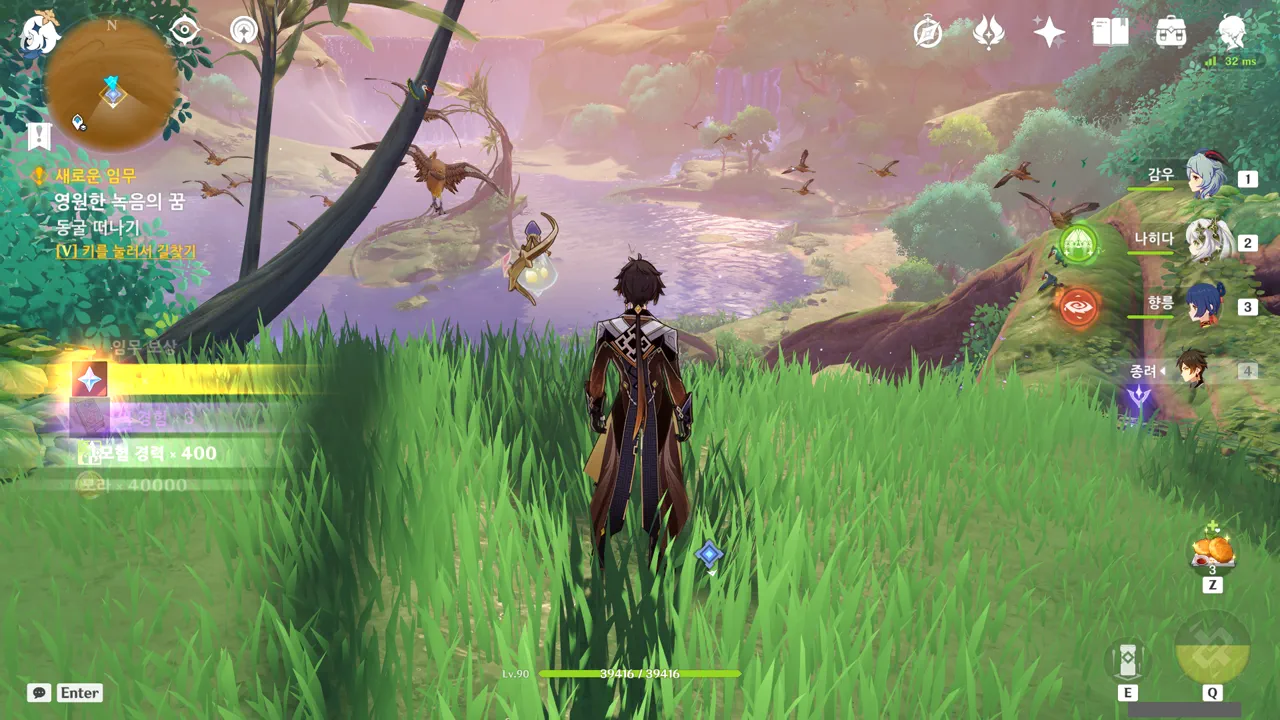
Task: Switch to party member 나히다
Action: [x=1204, y=241]
